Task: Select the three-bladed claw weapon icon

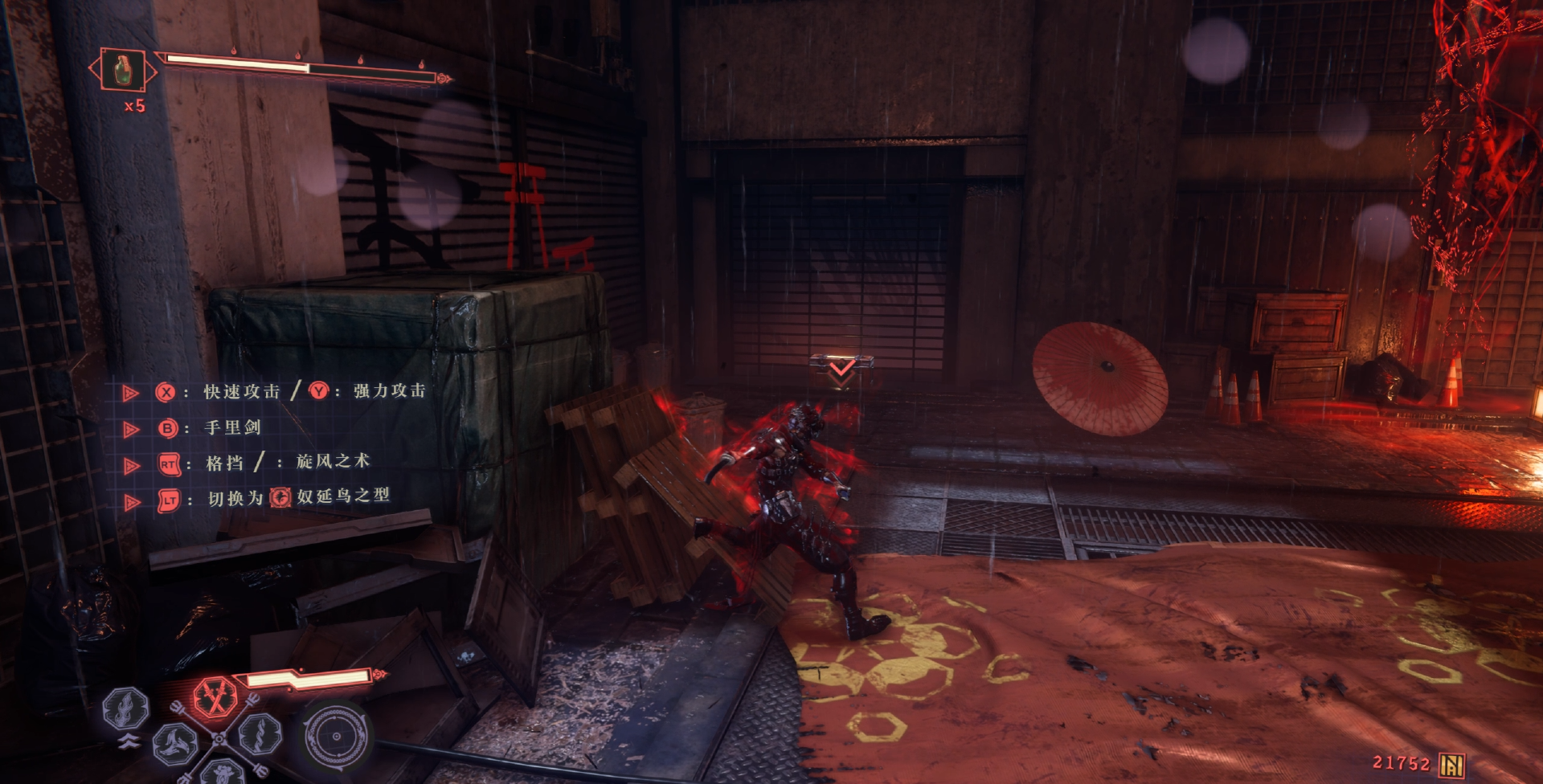Action: pyautogui.click(x=175, y=742)
